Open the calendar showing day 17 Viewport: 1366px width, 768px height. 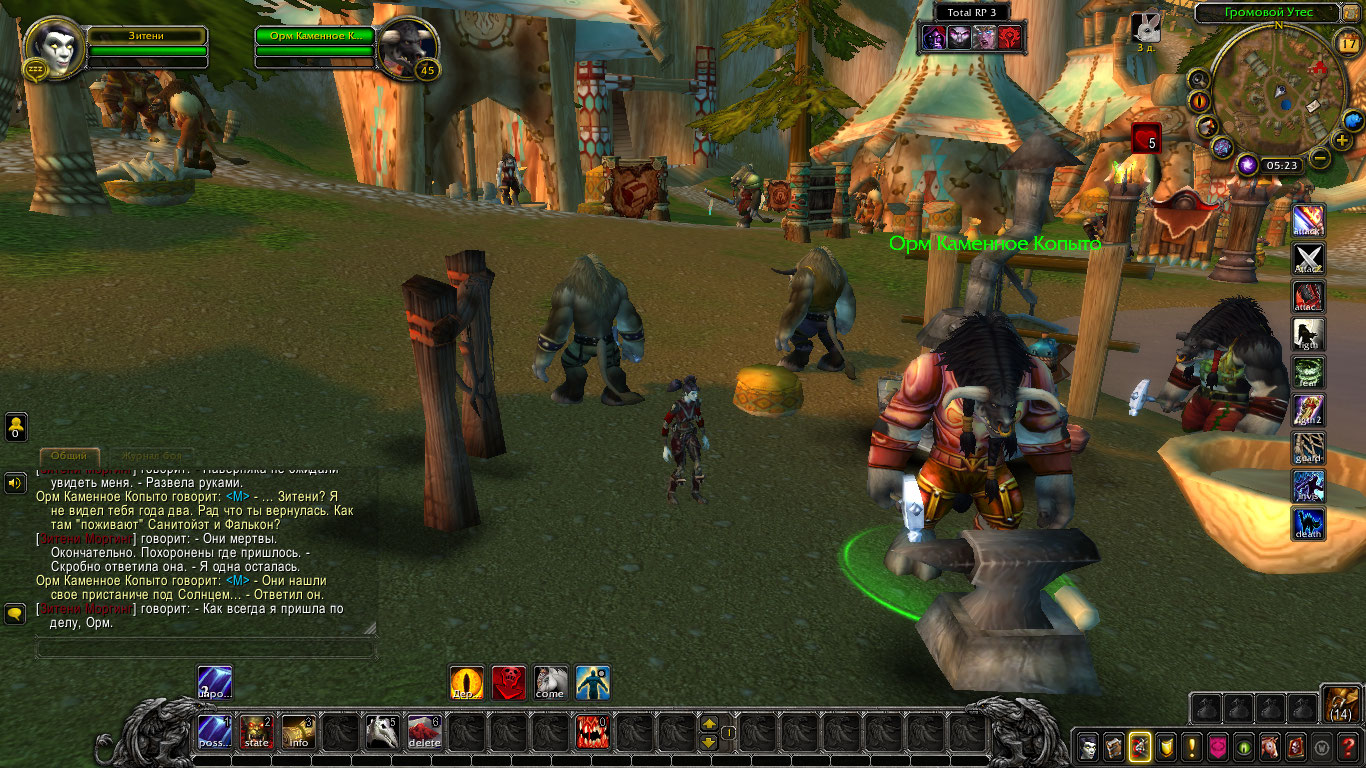1346,41
